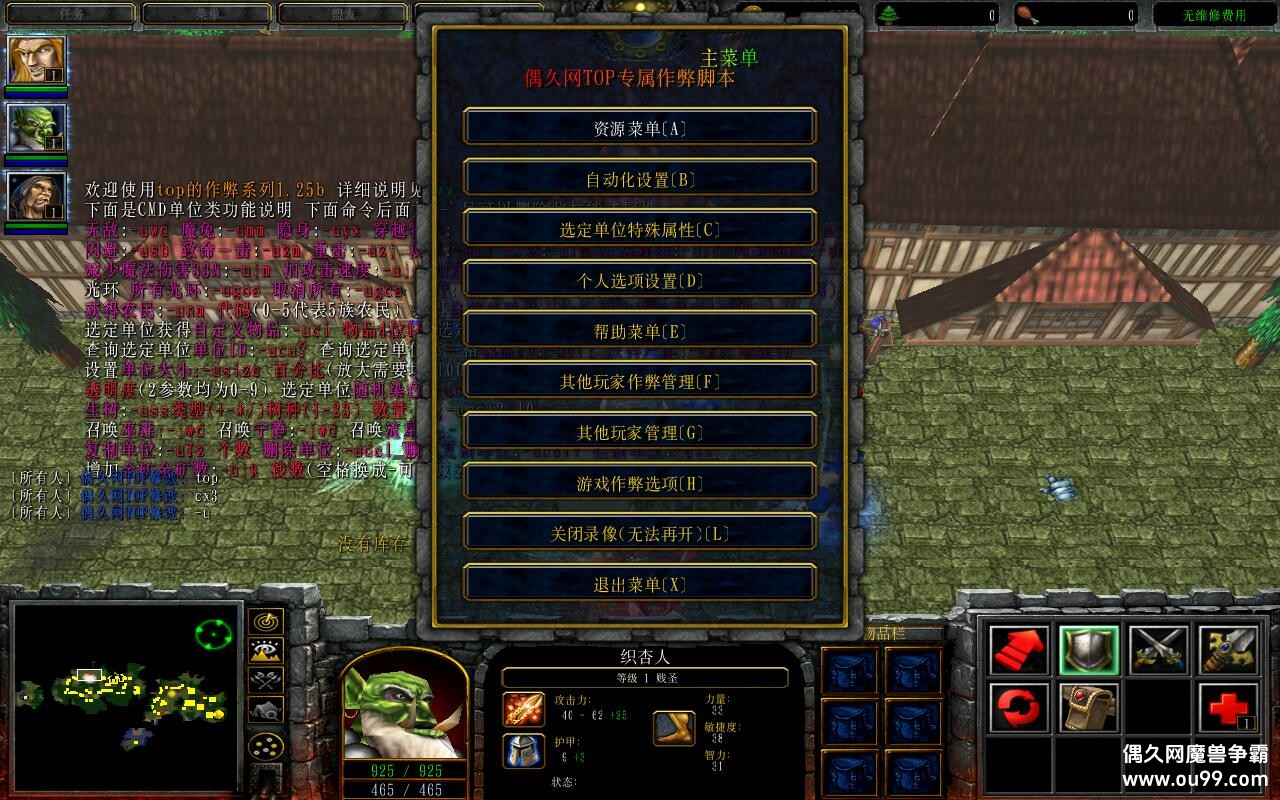Choose 选定单位特殊属性[C] option
The height and width of the screenshot is (800, 1280).
click(x=640, y=229)
